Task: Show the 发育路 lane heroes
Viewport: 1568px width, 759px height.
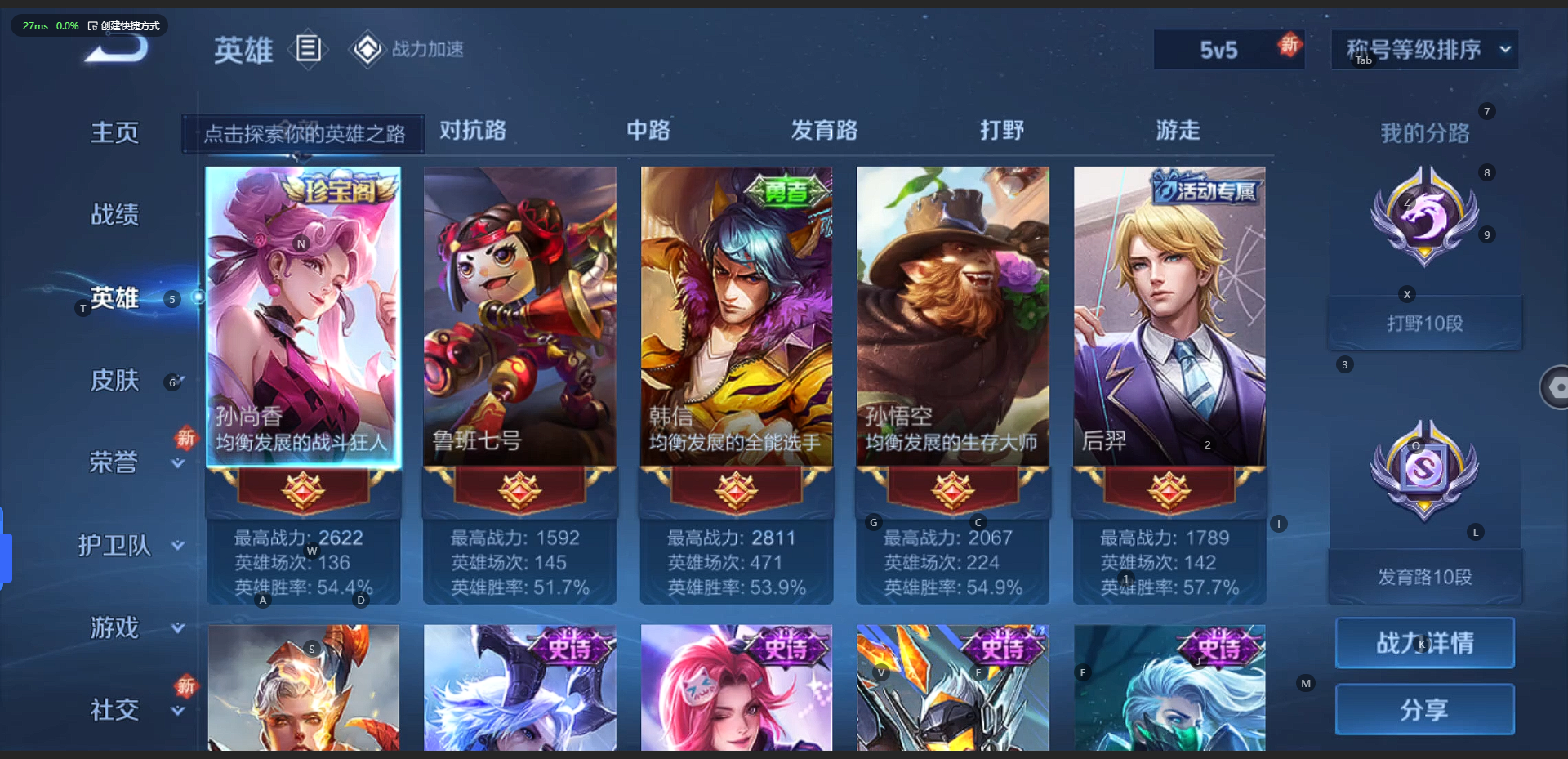Action: point(824,131)
